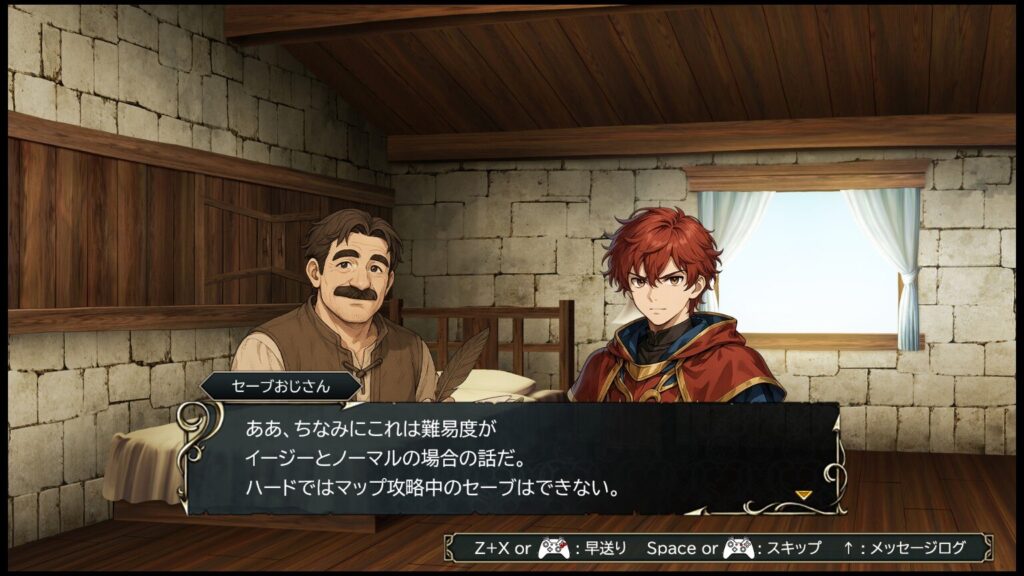
Task: Advance the セーブおじさん dialogue text box
Action: [510, 459]
